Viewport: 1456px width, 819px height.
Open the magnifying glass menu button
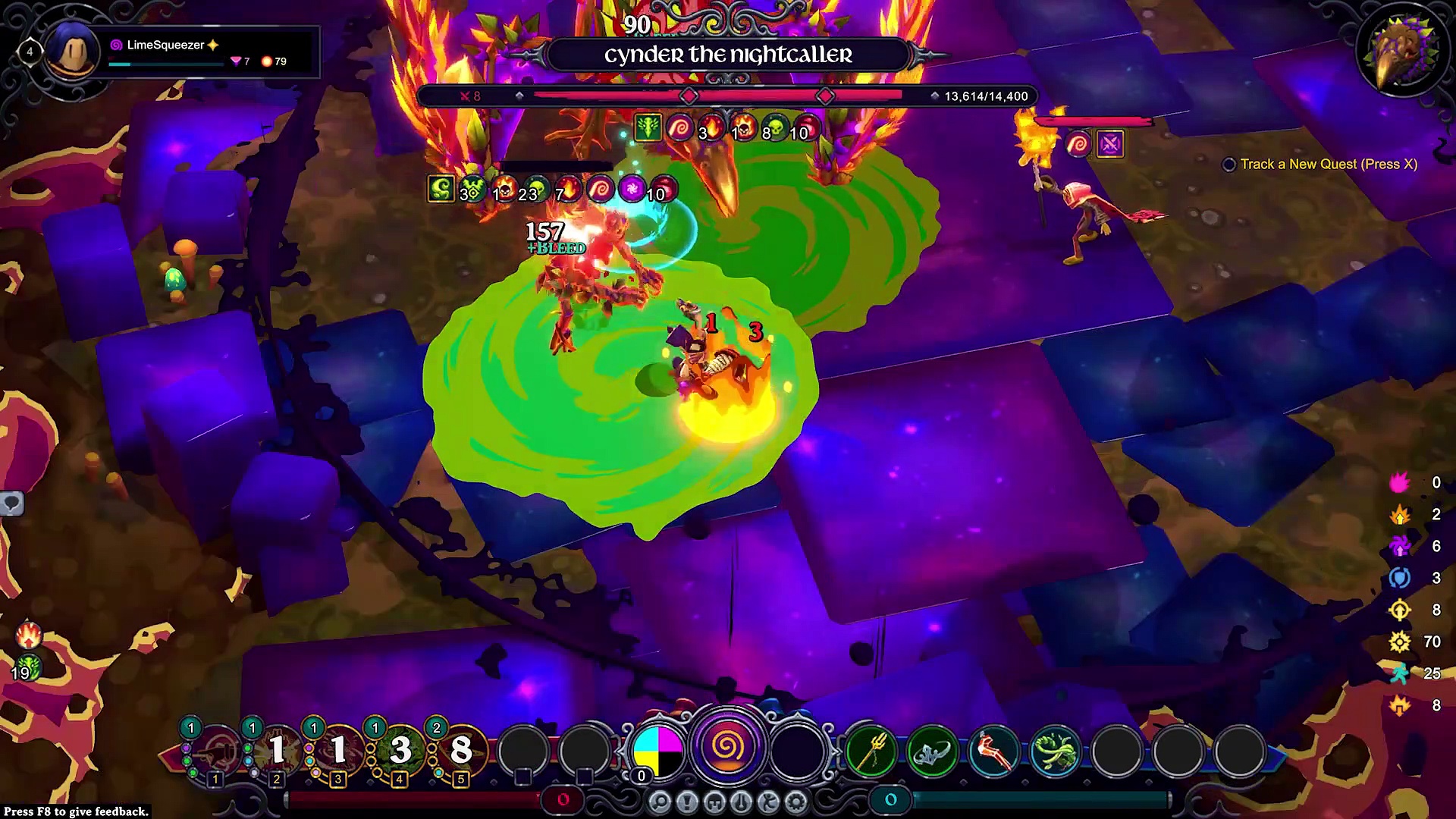coord(660,802)
